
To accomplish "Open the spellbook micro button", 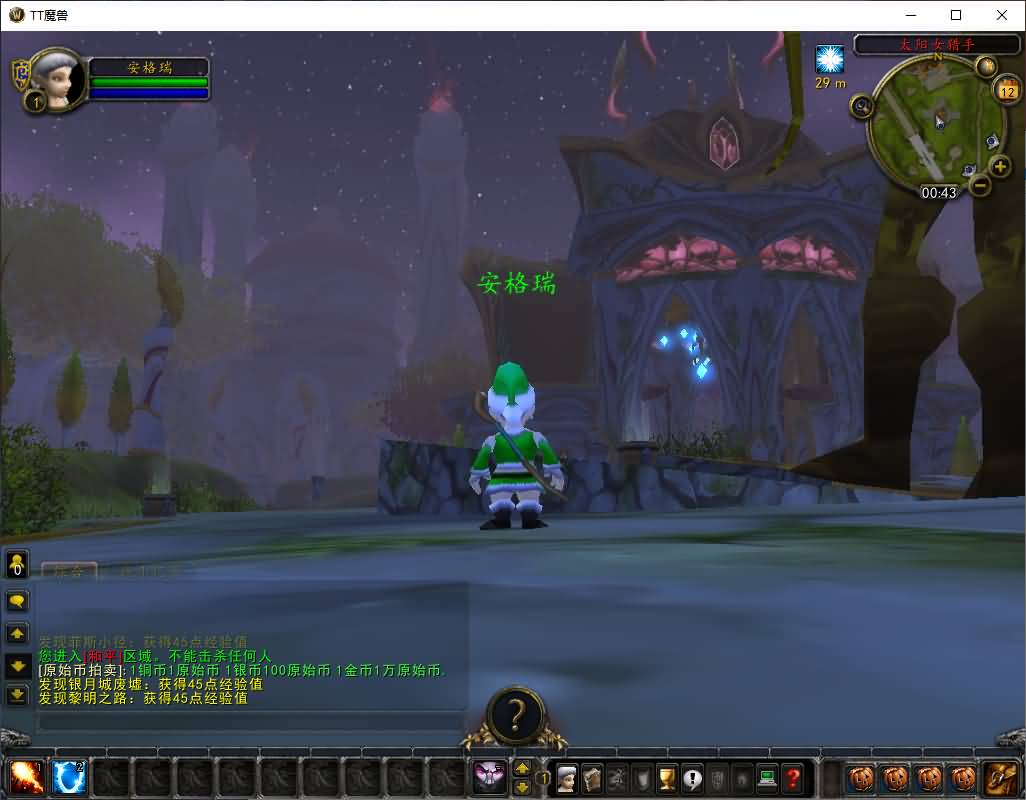I will (x=592, y=777).
